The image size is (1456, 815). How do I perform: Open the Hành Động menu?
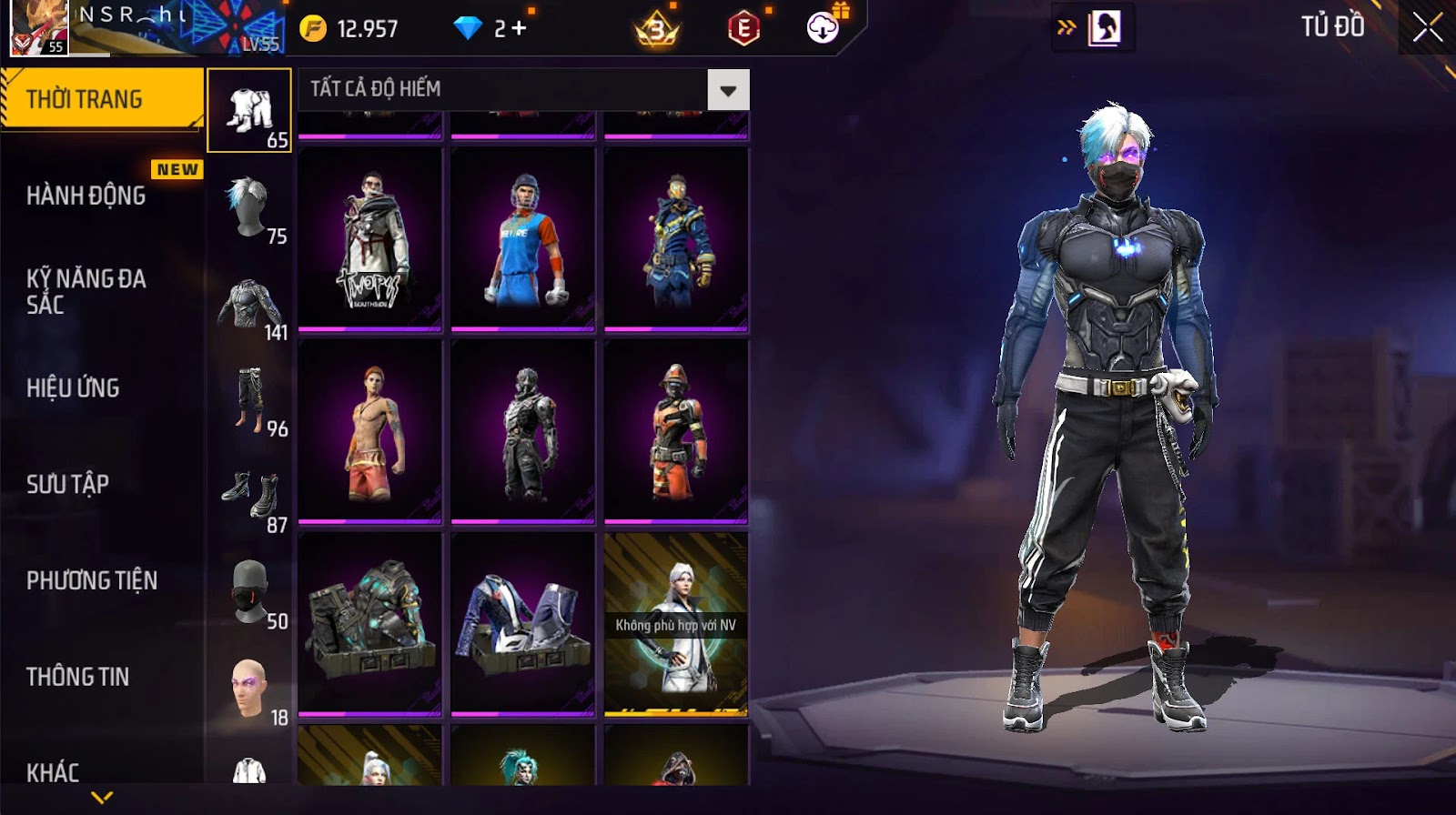click(x=86, y=196)
